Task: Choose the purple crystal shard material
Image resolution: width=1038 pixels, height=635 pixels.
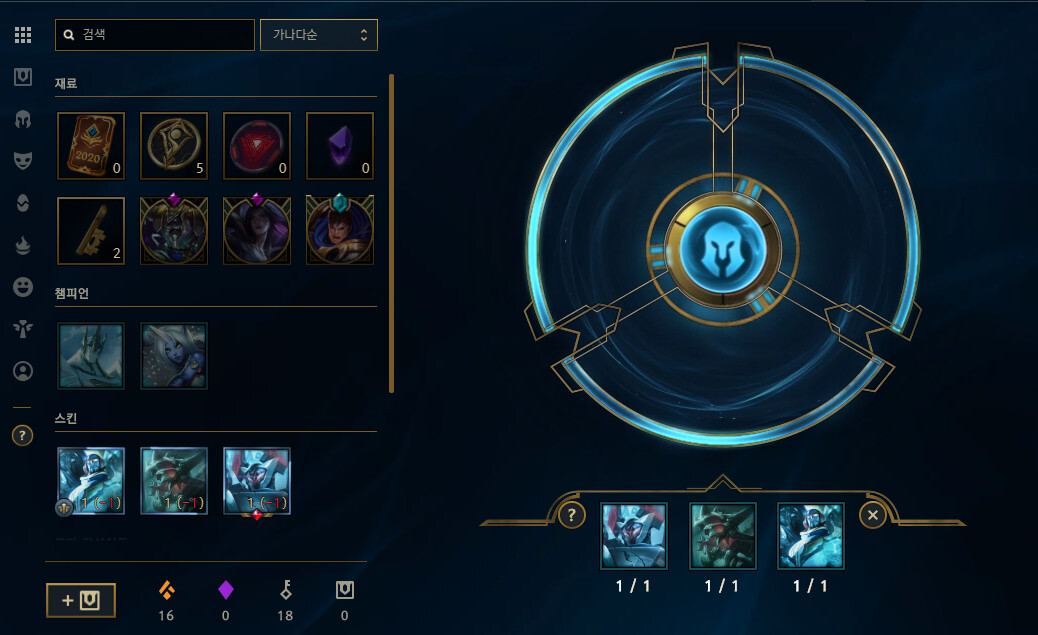Action: click(x=340, y=146)
